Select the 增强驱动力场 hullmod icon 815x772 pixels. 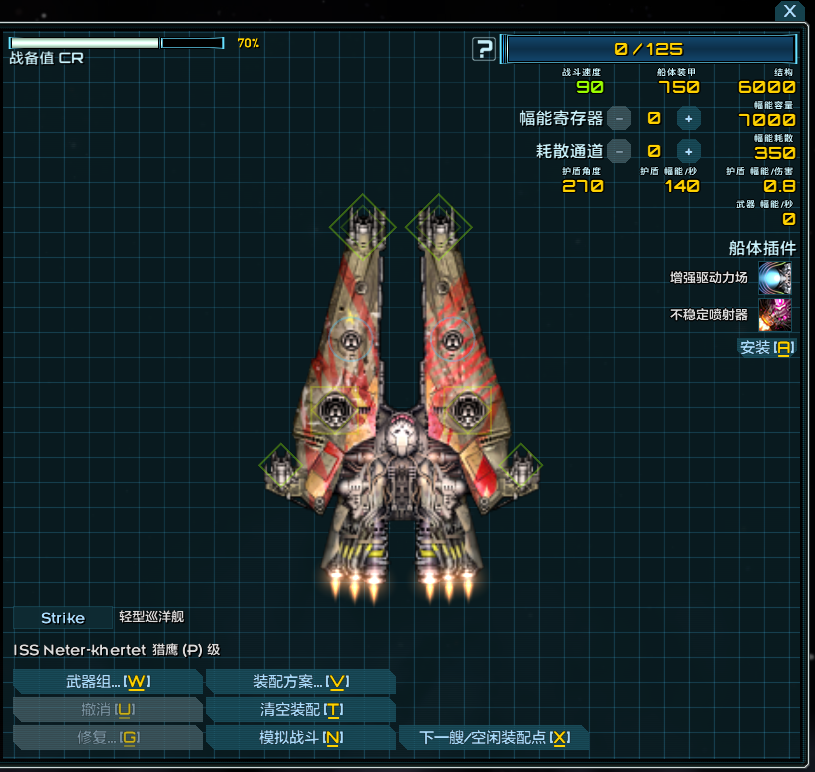[x=775, y=278]
